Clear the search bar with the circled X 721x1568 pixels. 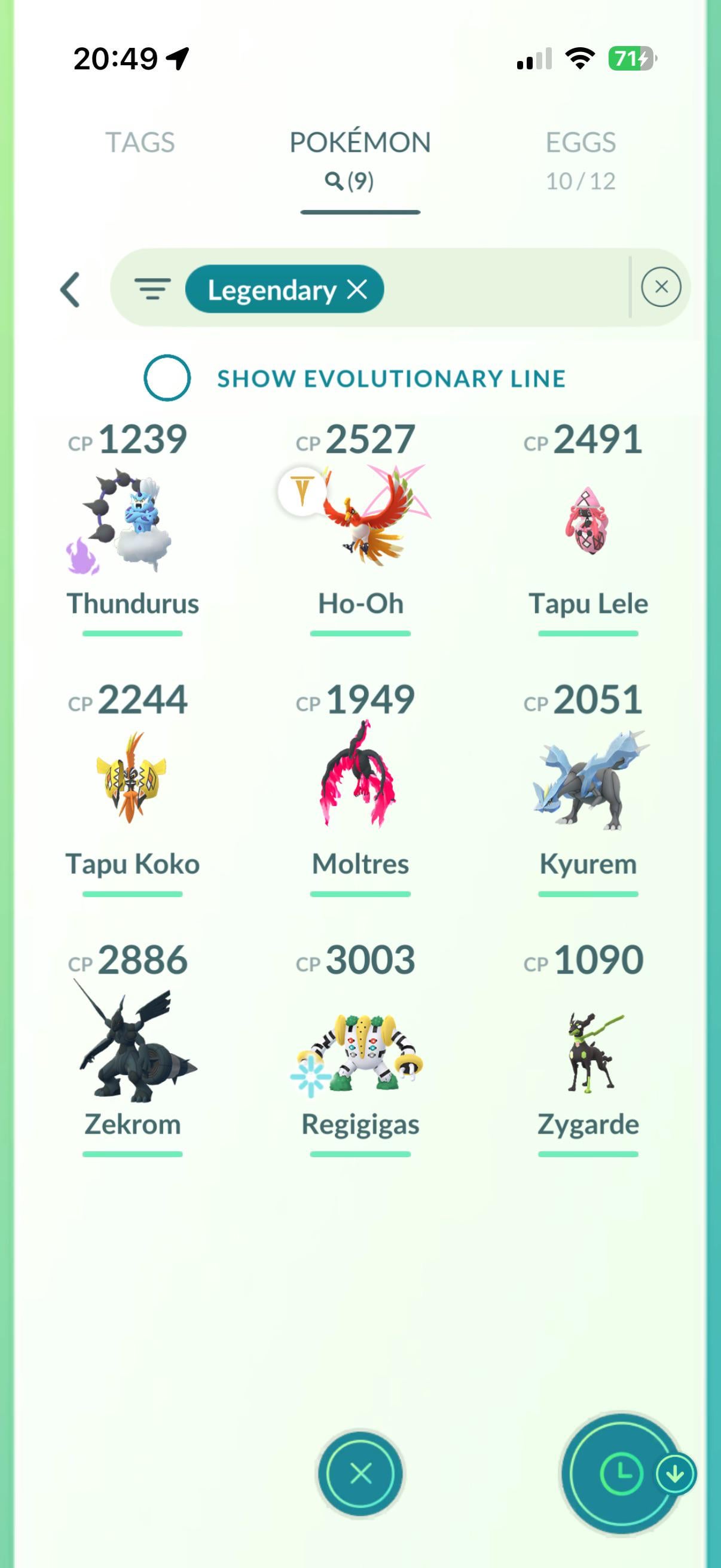pos(661,287)
